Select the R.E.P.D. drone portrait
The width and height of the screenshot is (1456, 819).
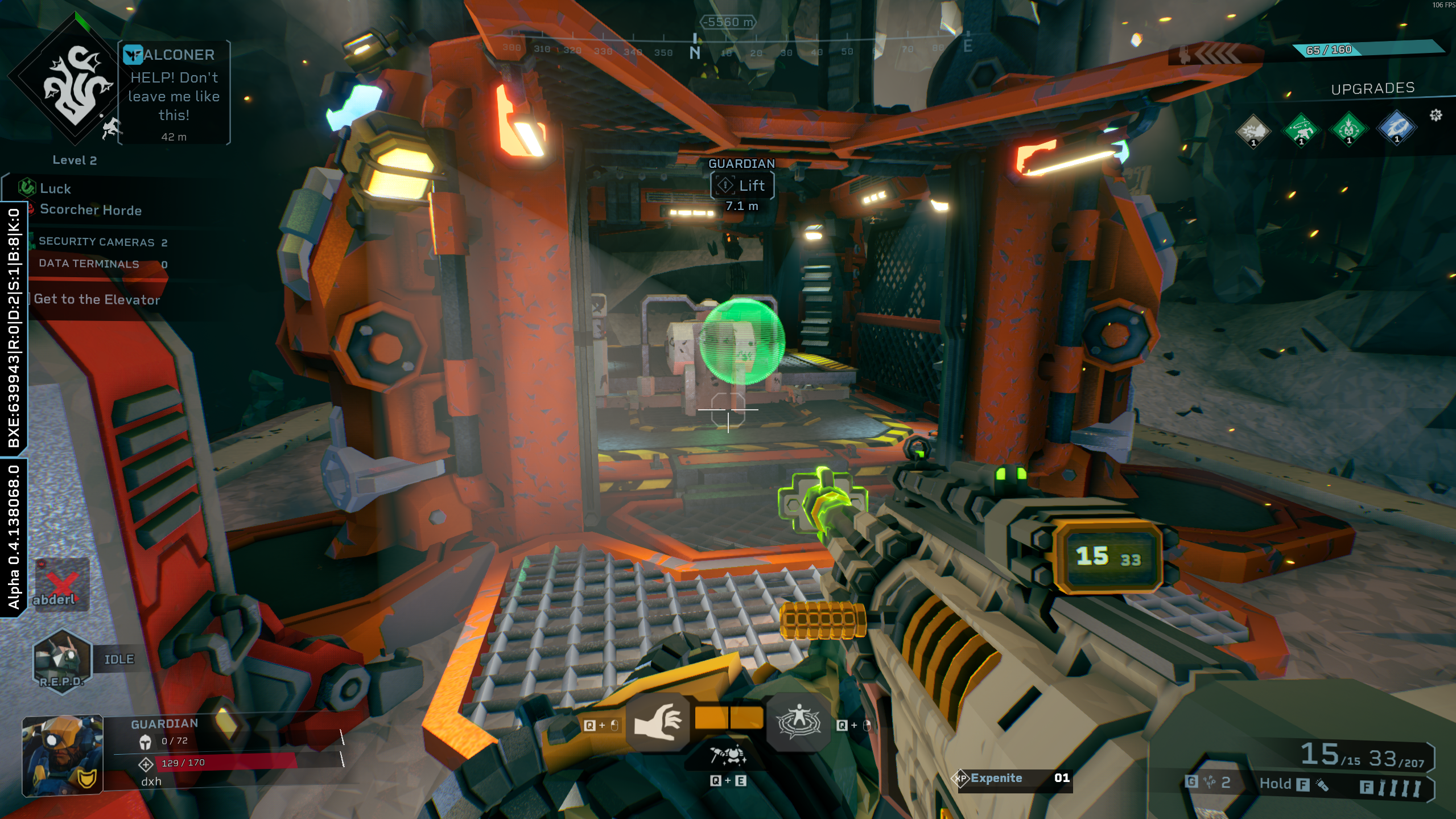61,661
